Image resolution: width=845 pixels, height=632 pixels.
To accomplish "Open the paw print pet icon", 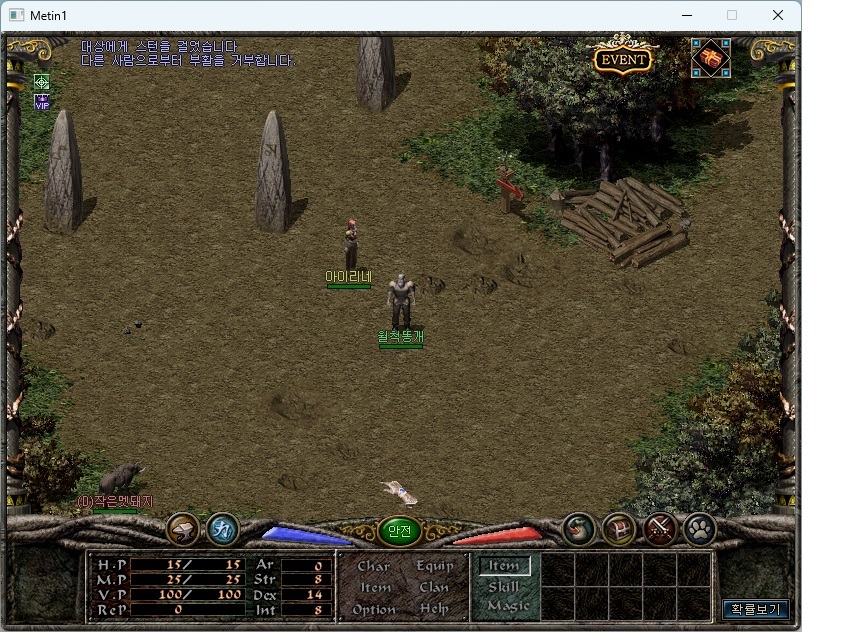I will click(x=699, y=528).
